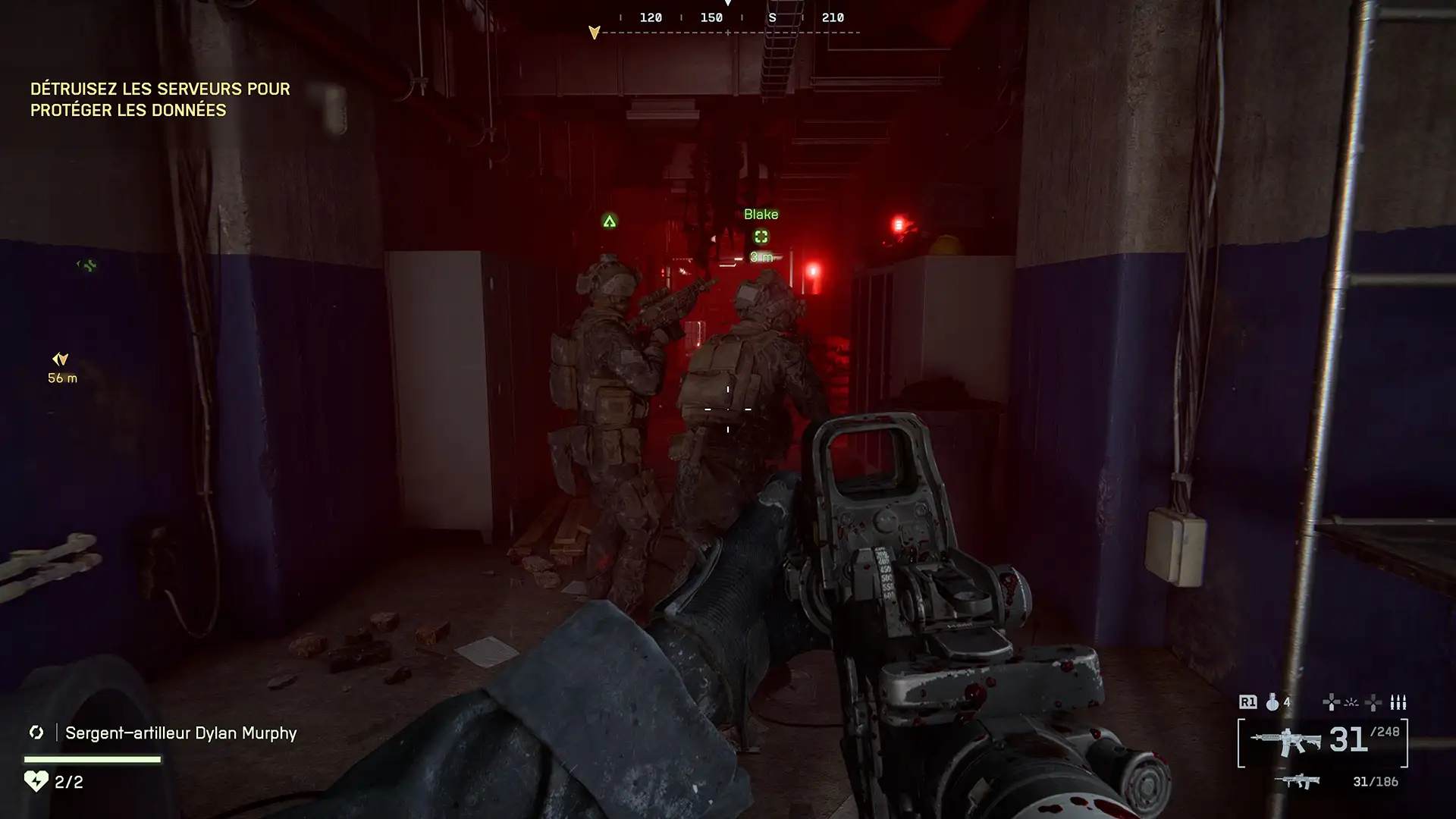The image size is (1456, 819).
Task: Select the grenade icon
Action: 1272,702
